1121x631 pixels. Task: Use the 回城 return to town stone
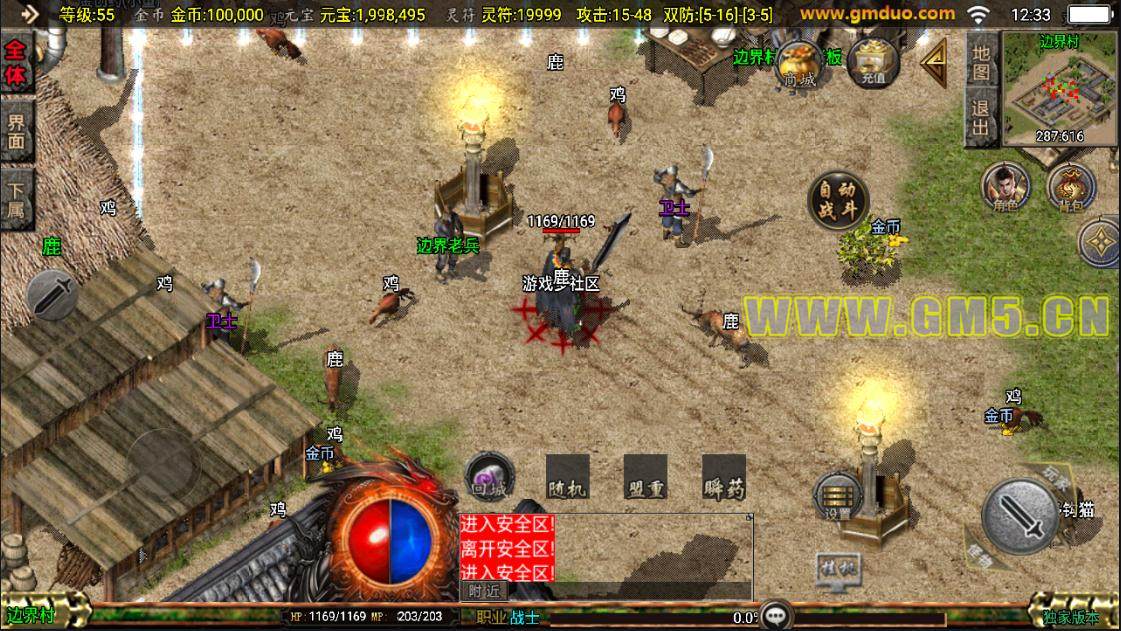(490, 476)
